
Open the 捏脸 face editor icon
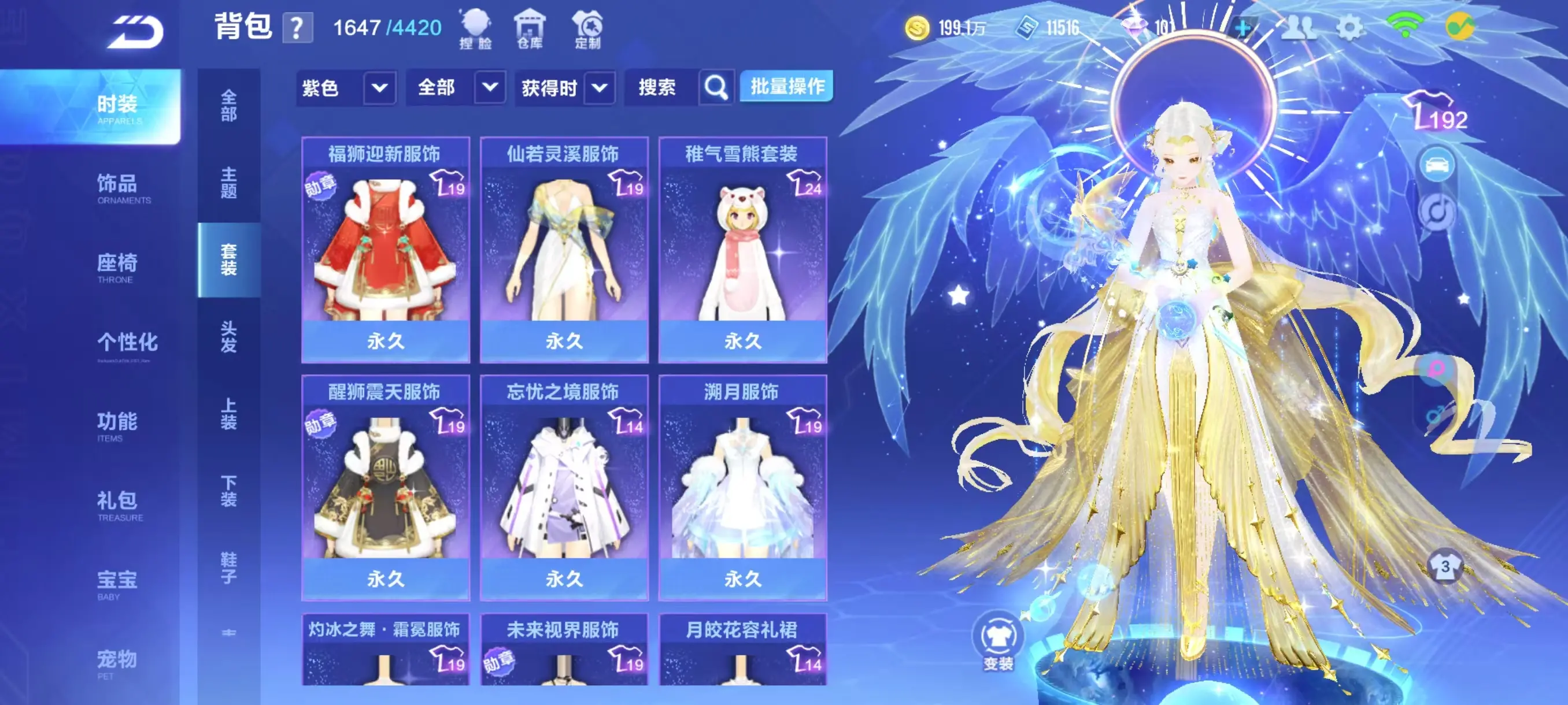pyautogui.click(x=475, y=28)
